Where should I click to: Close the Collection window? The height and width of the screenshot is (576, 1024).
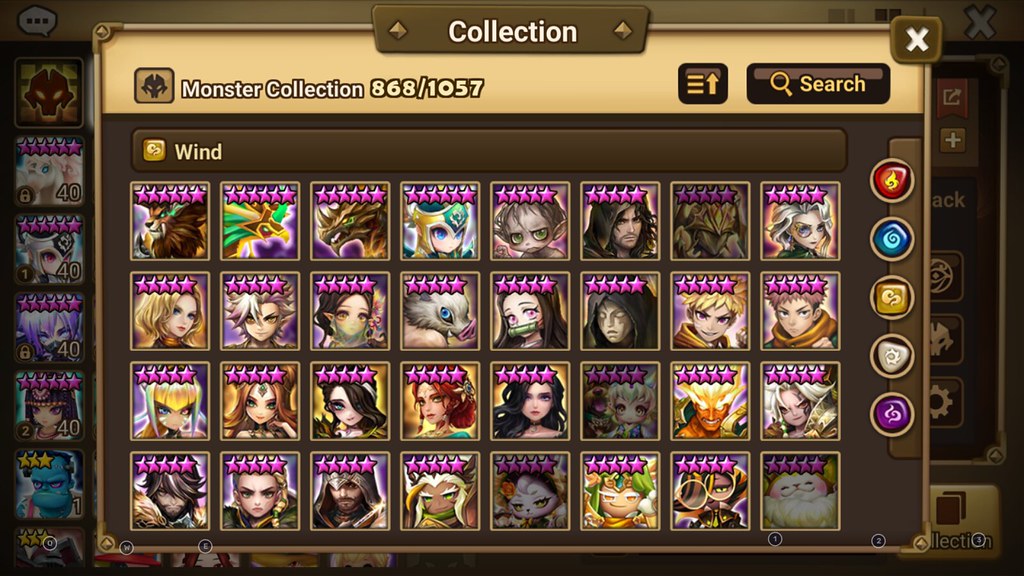point(916,40)
